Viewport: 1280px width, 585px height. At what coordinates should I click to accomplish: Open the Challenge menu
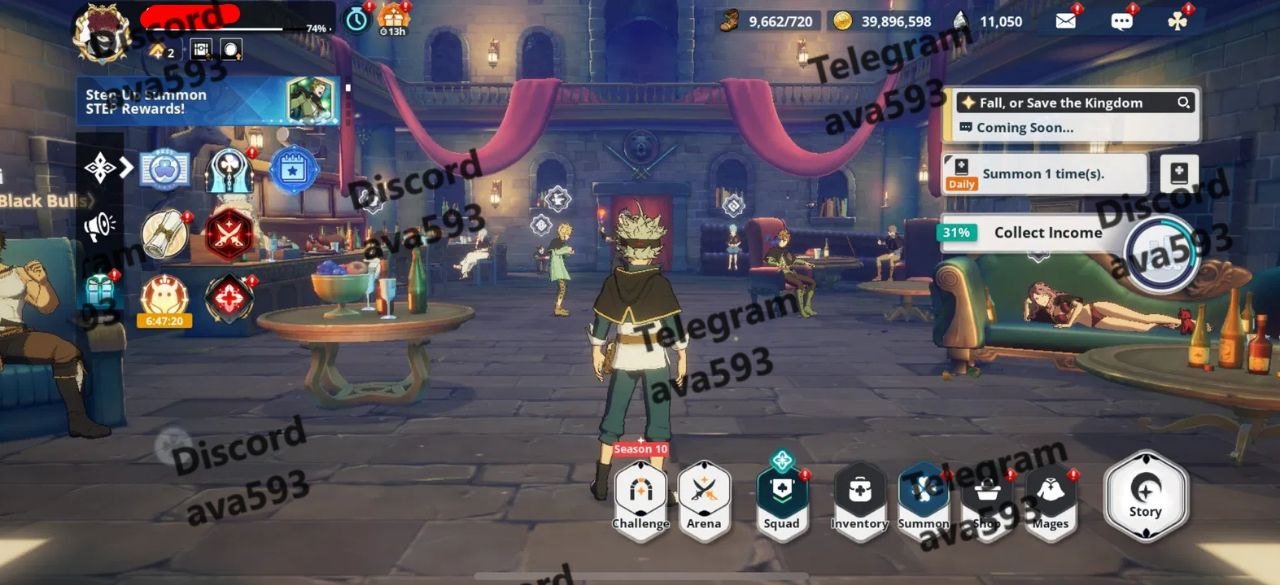click(640, 498)
